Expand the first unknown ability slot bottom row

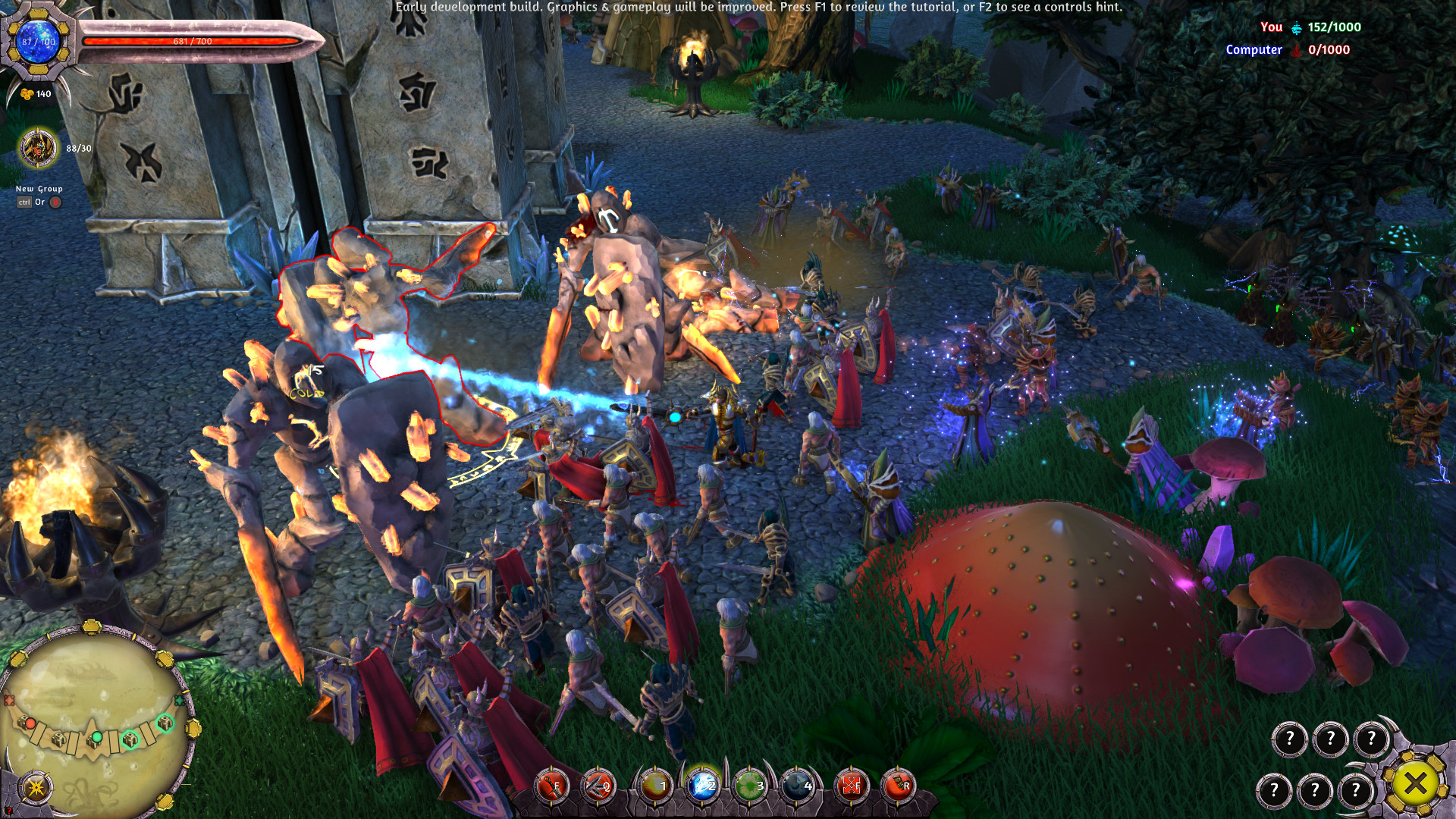(x=1276, y=789)
